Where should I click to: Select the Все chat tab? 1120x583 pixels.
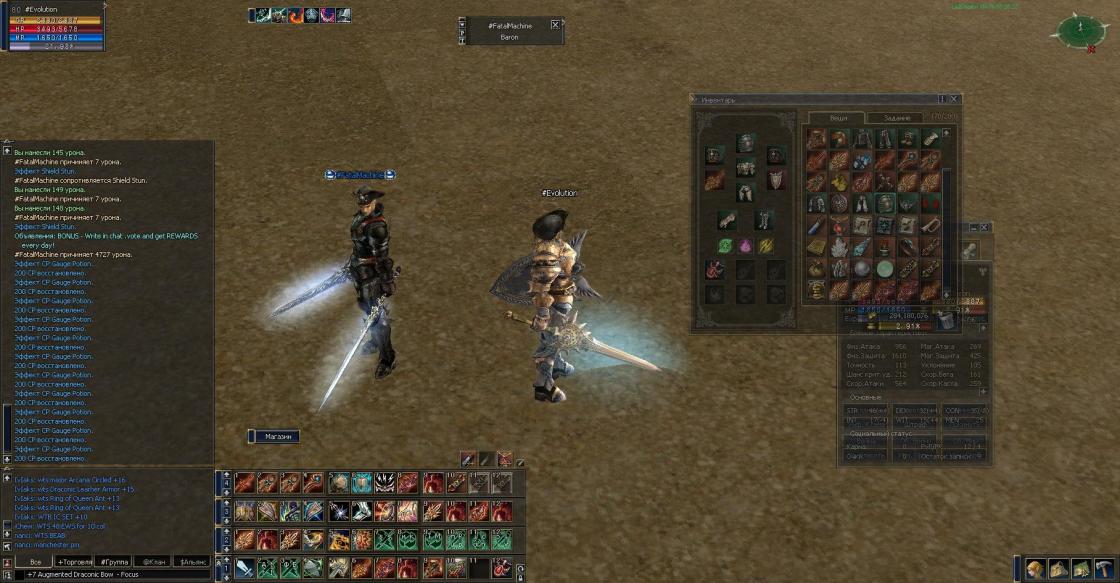[x=34, y=562]
